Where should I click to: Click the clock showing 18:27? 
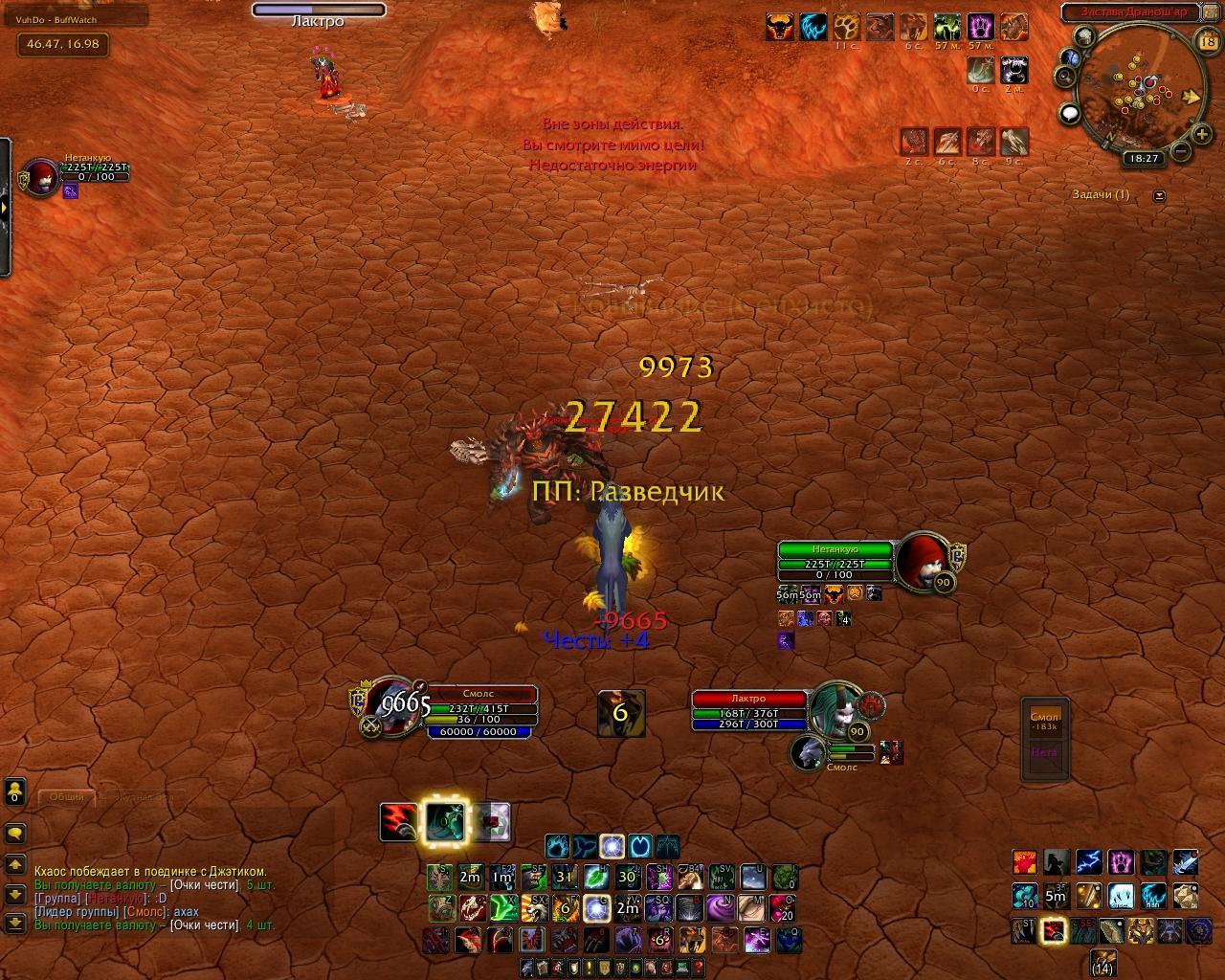pyautogui.click(x=1144, y=159)
